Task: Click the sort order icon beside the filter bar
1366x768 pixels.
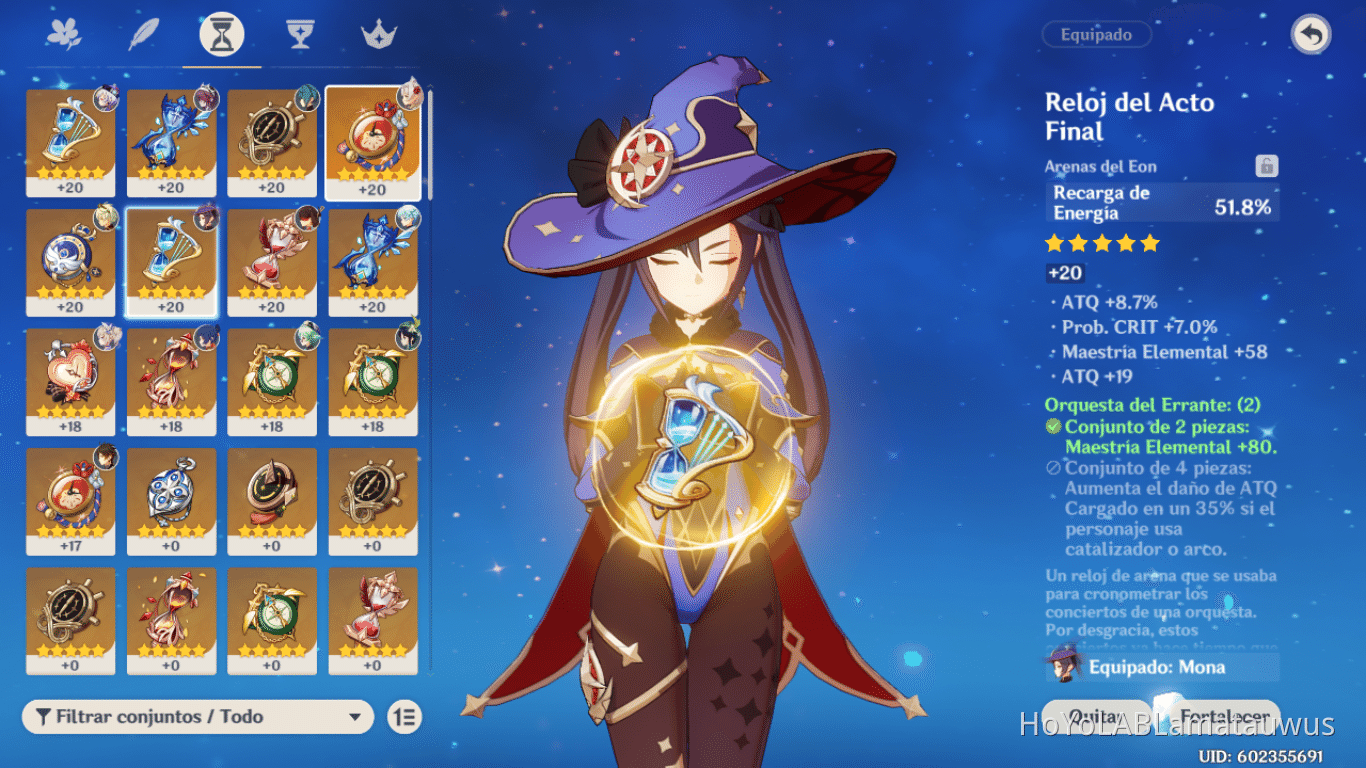Action: (x=404, y=717)
